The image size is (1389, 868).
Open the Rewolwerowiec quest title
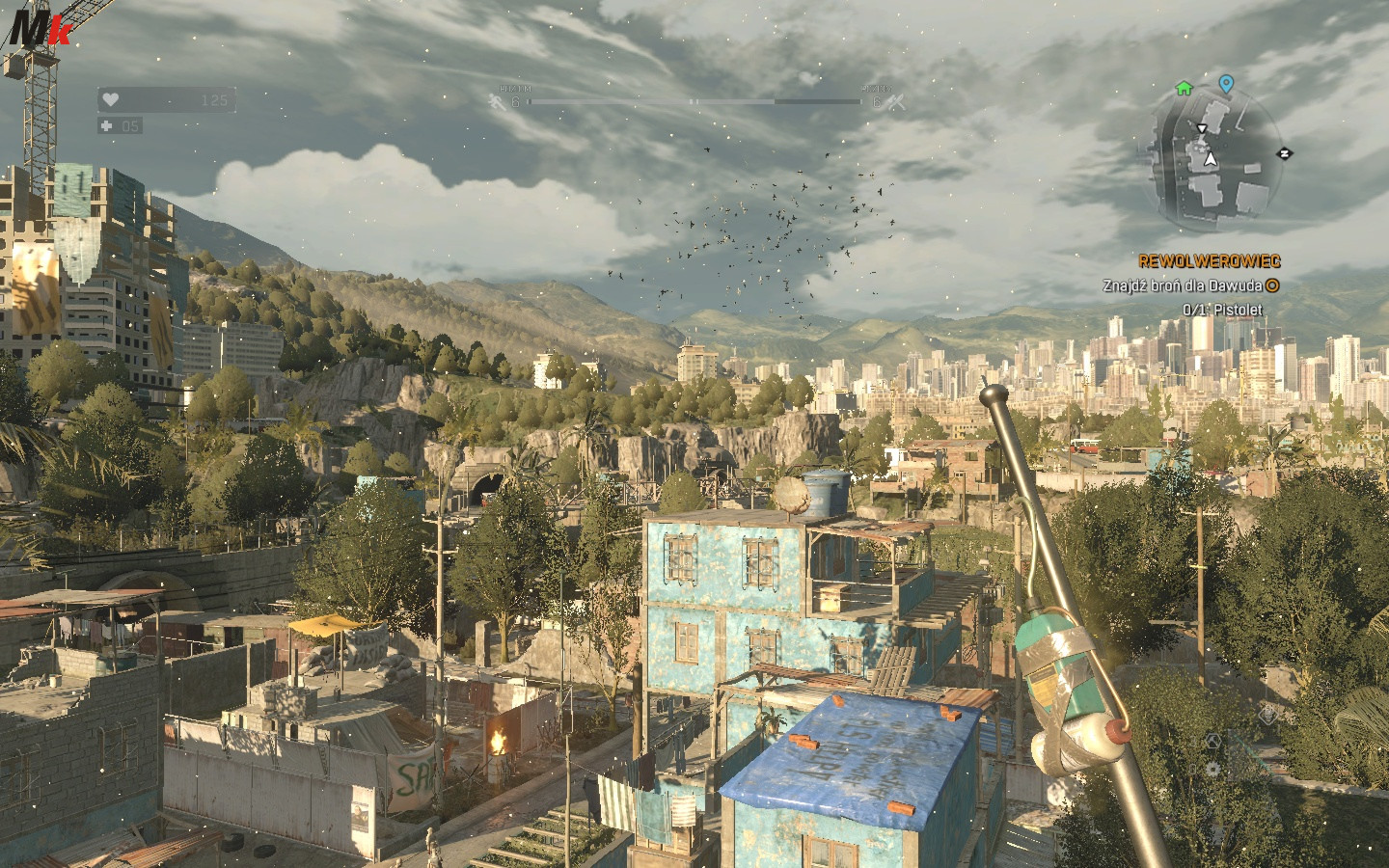click(1210, 261)
